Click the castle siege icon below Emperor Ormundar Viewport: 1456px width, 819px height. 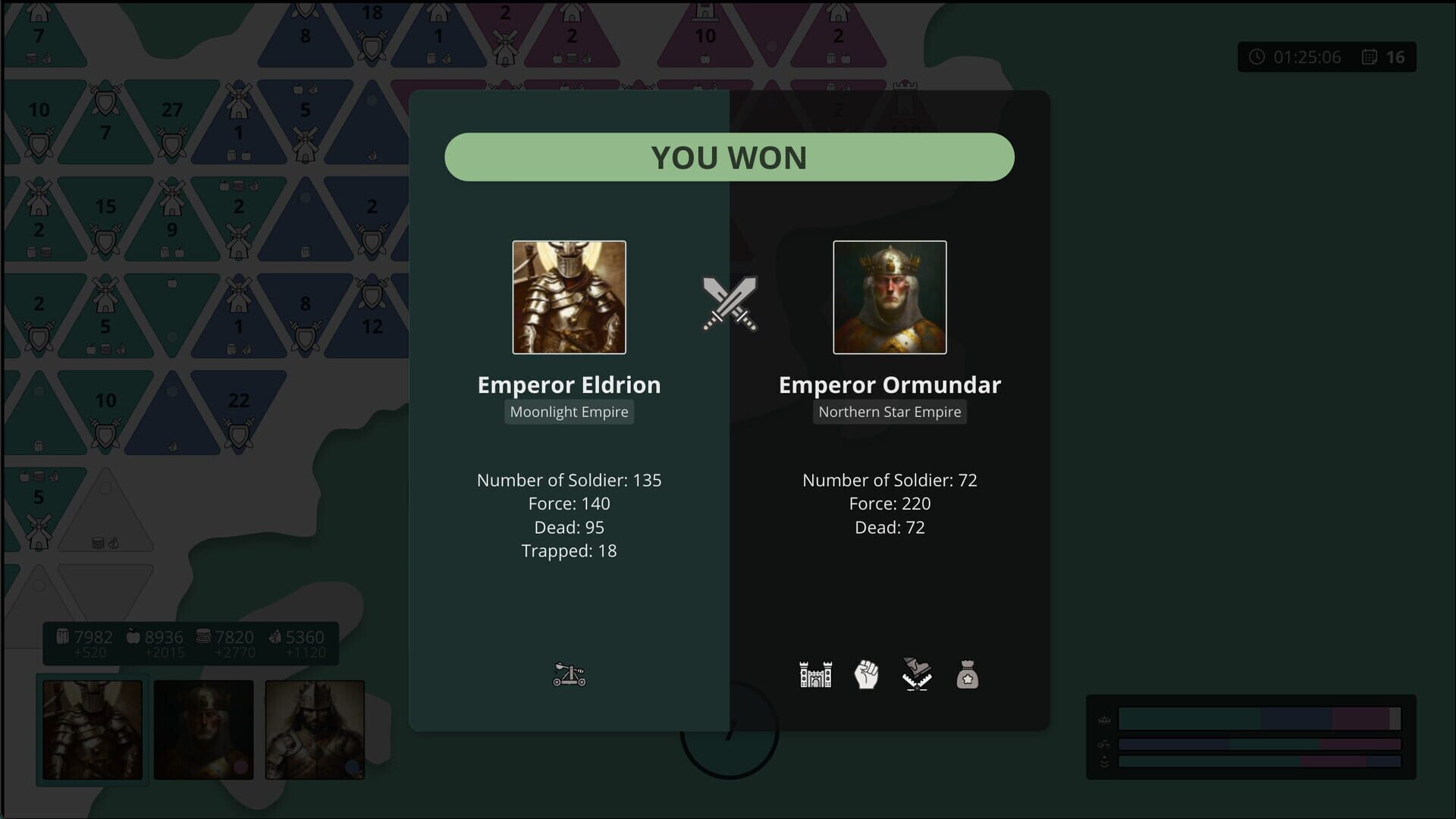(815, 674)
